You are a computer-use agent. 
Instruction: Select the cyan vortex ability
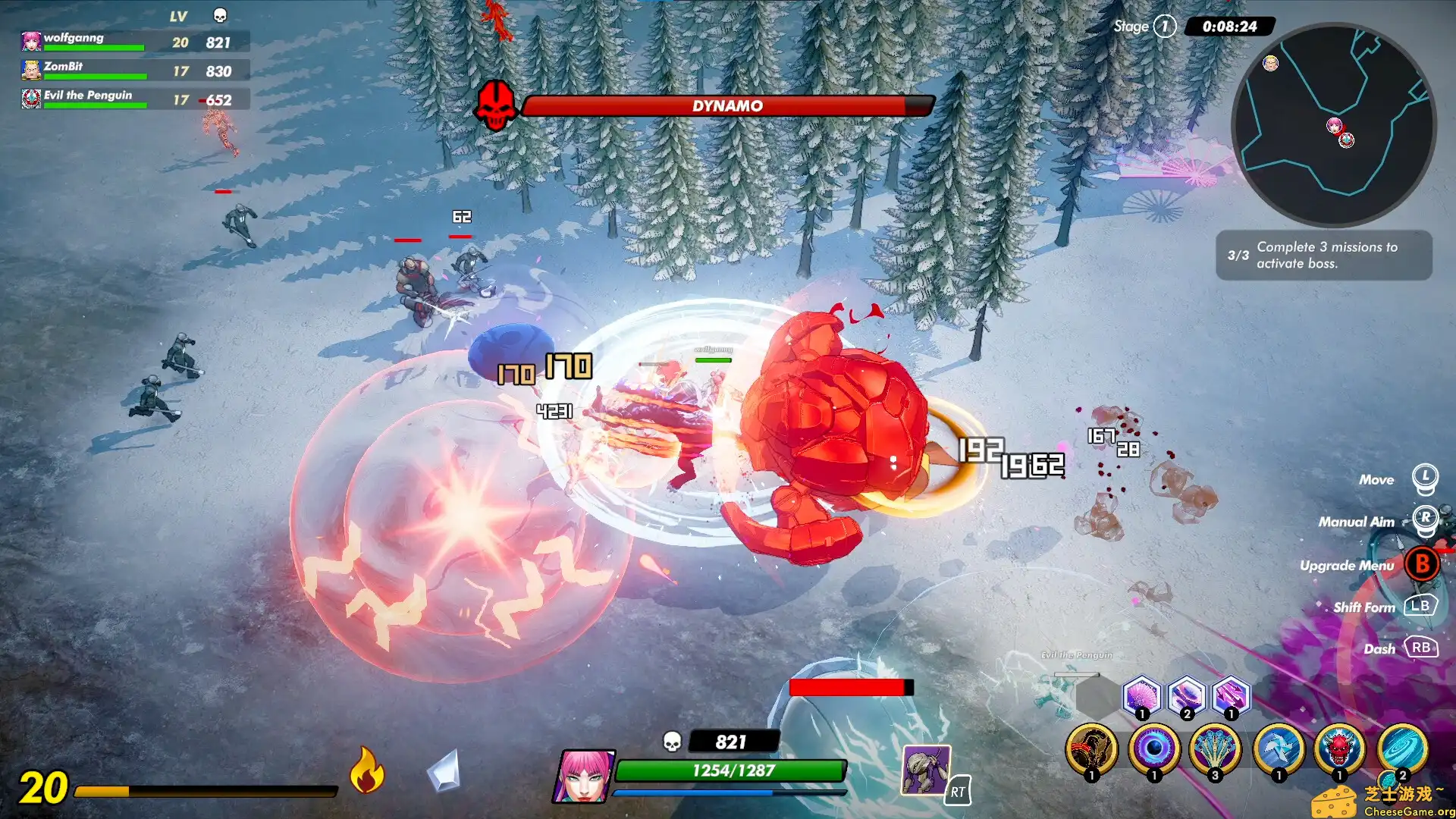coord(1402,749)
